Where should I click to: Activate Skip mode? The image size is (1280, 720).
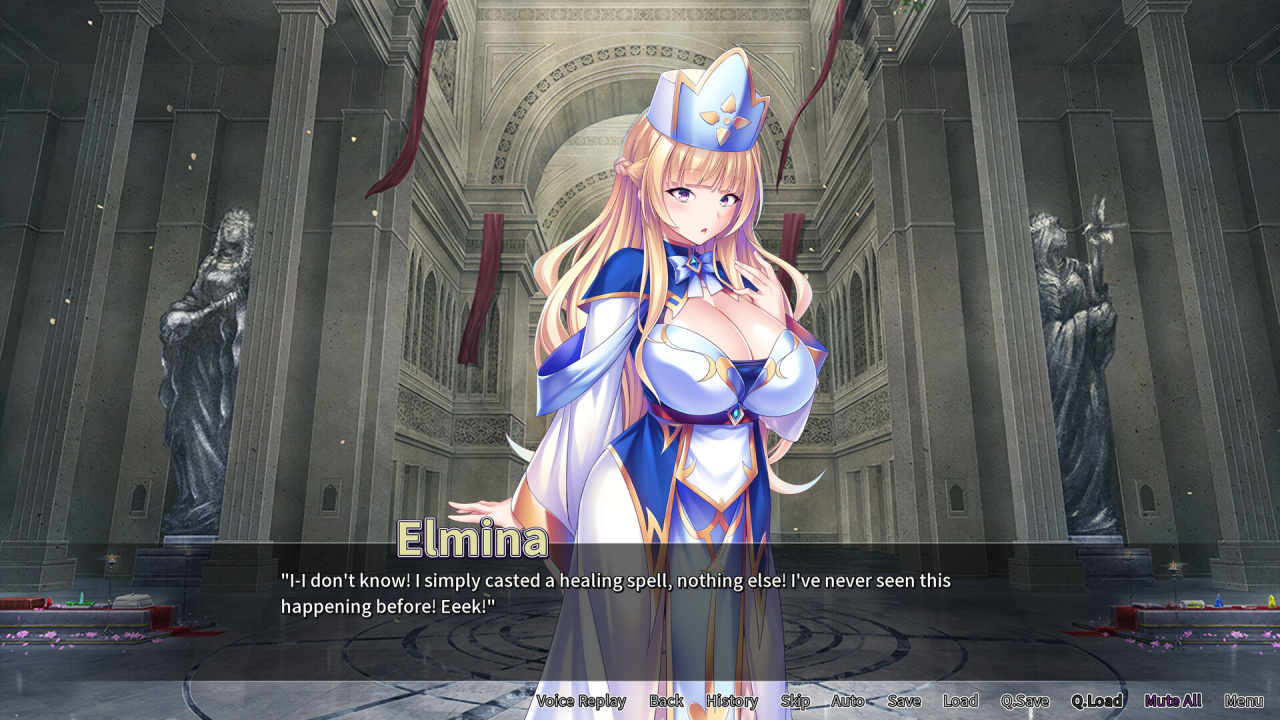click(x=795, y=701)
